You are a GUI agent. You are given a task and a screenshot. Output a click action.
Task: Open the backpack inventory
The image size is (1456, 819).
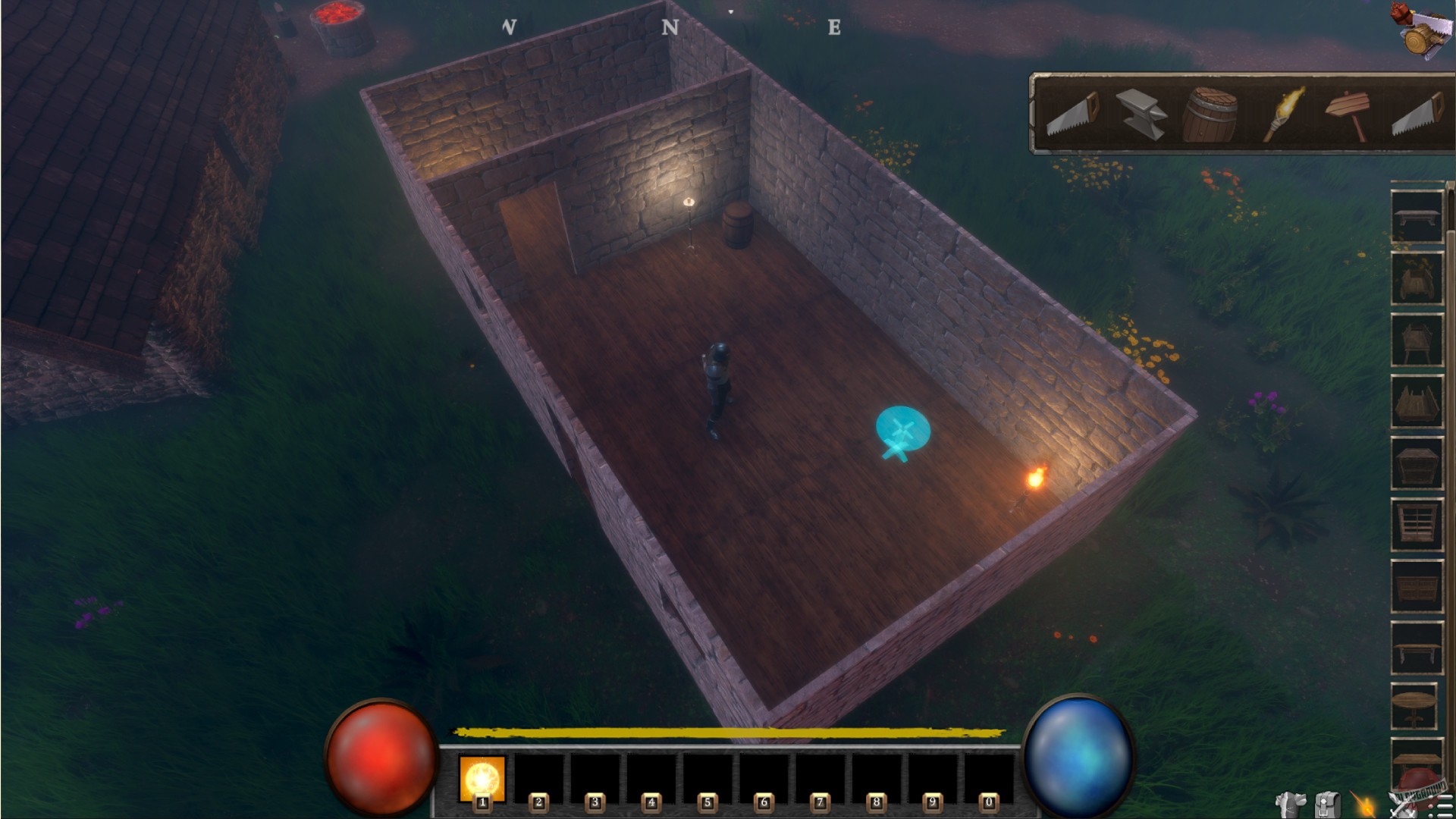(1327, 804)
